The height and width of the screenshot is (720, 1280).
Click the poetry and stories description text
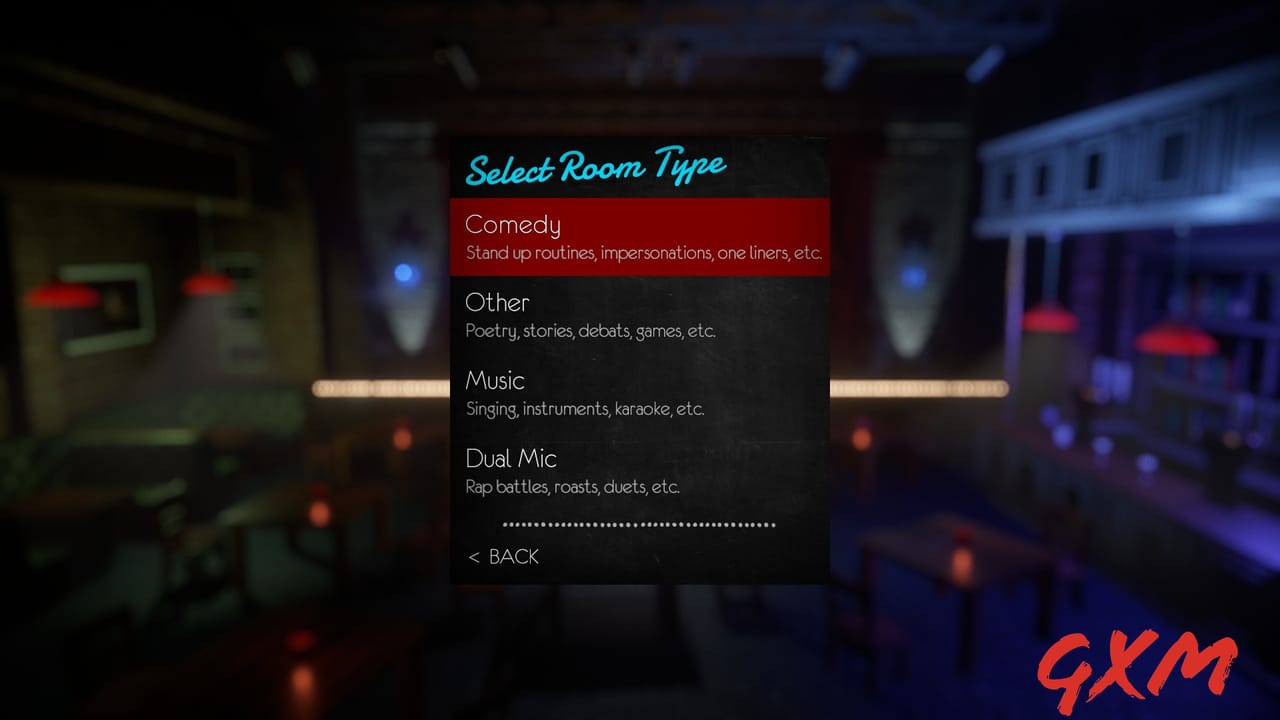590,331
